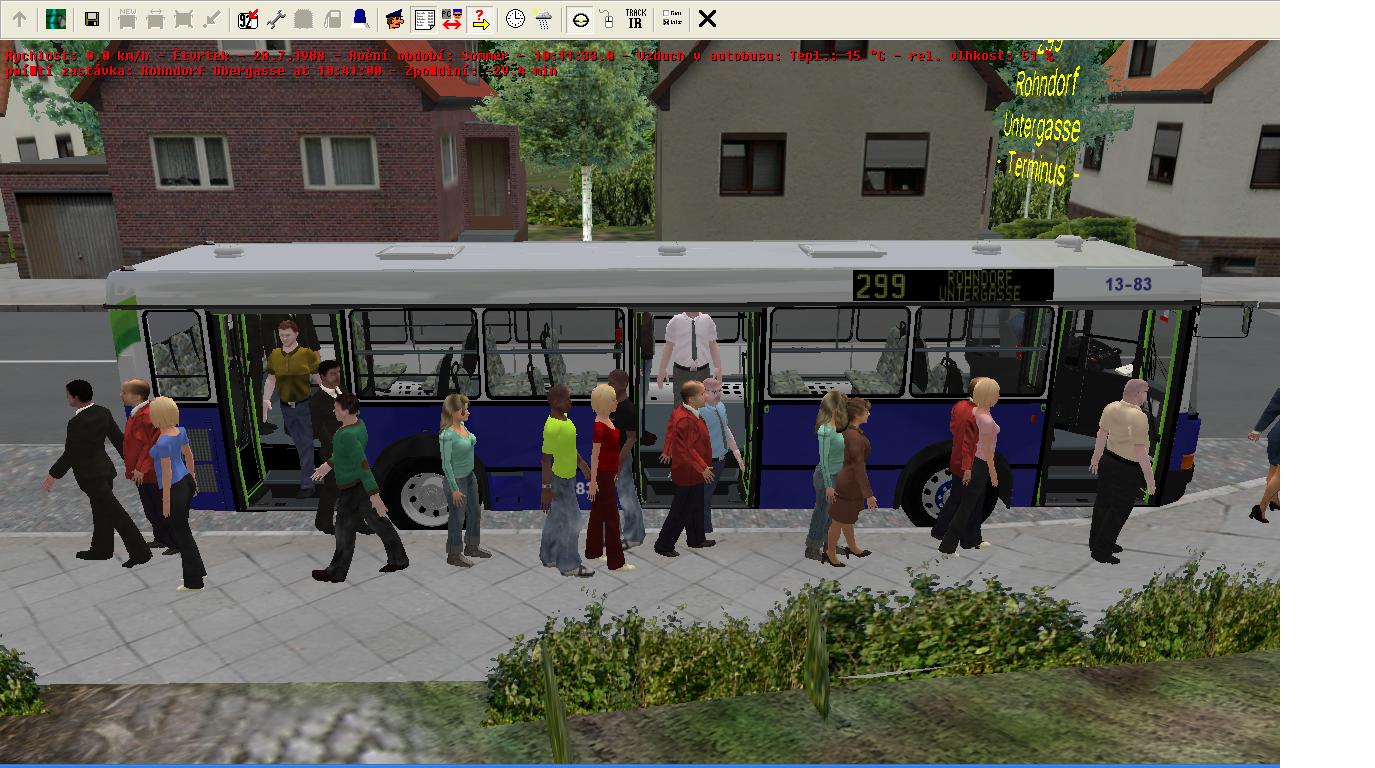Screen dimensions: 1375x768
Task: Select the mouse control icon
Action: pos(607,19)
